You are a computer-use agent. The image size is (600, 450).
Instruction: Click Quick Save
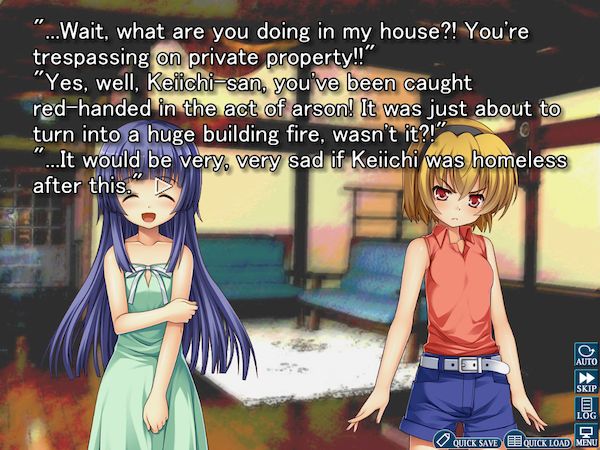click(466, 440)
